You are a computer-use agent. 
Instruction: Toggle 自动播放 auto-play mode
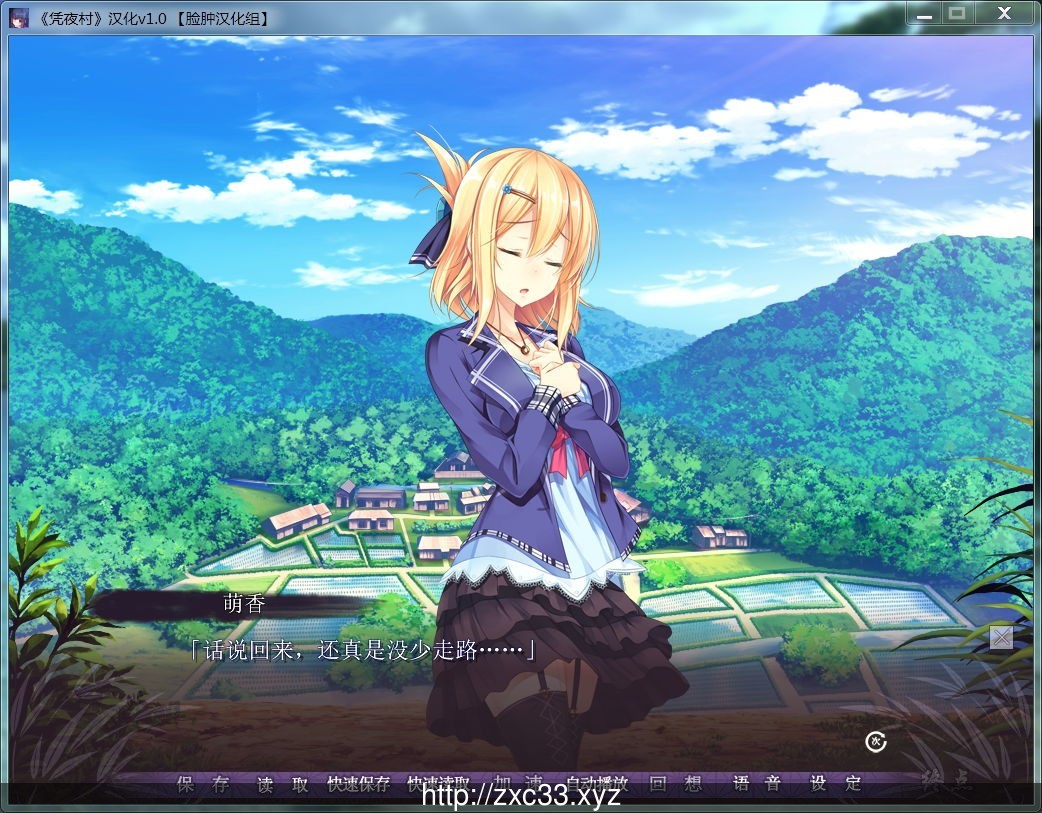597,783
